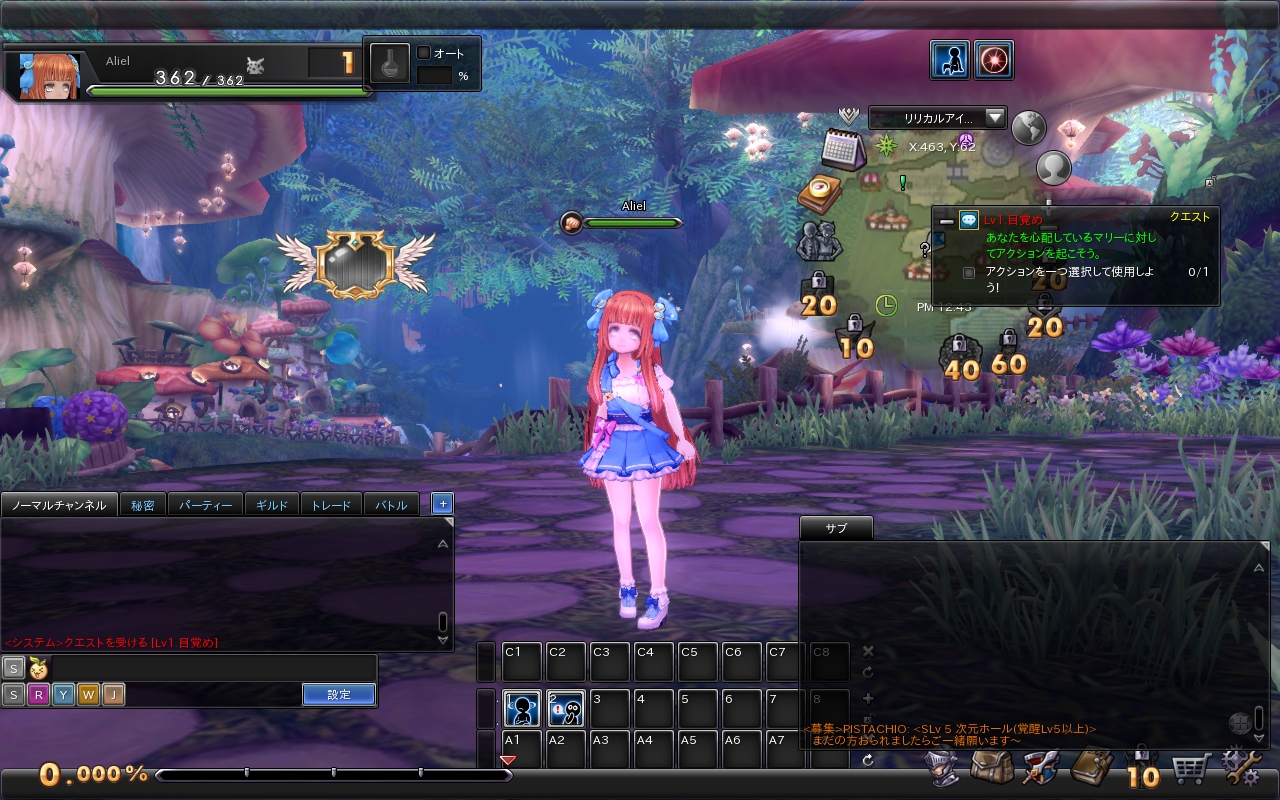1280x800 pixels.
Task: Collapse the quest tracker with minus button
Action: pos(946,221)
